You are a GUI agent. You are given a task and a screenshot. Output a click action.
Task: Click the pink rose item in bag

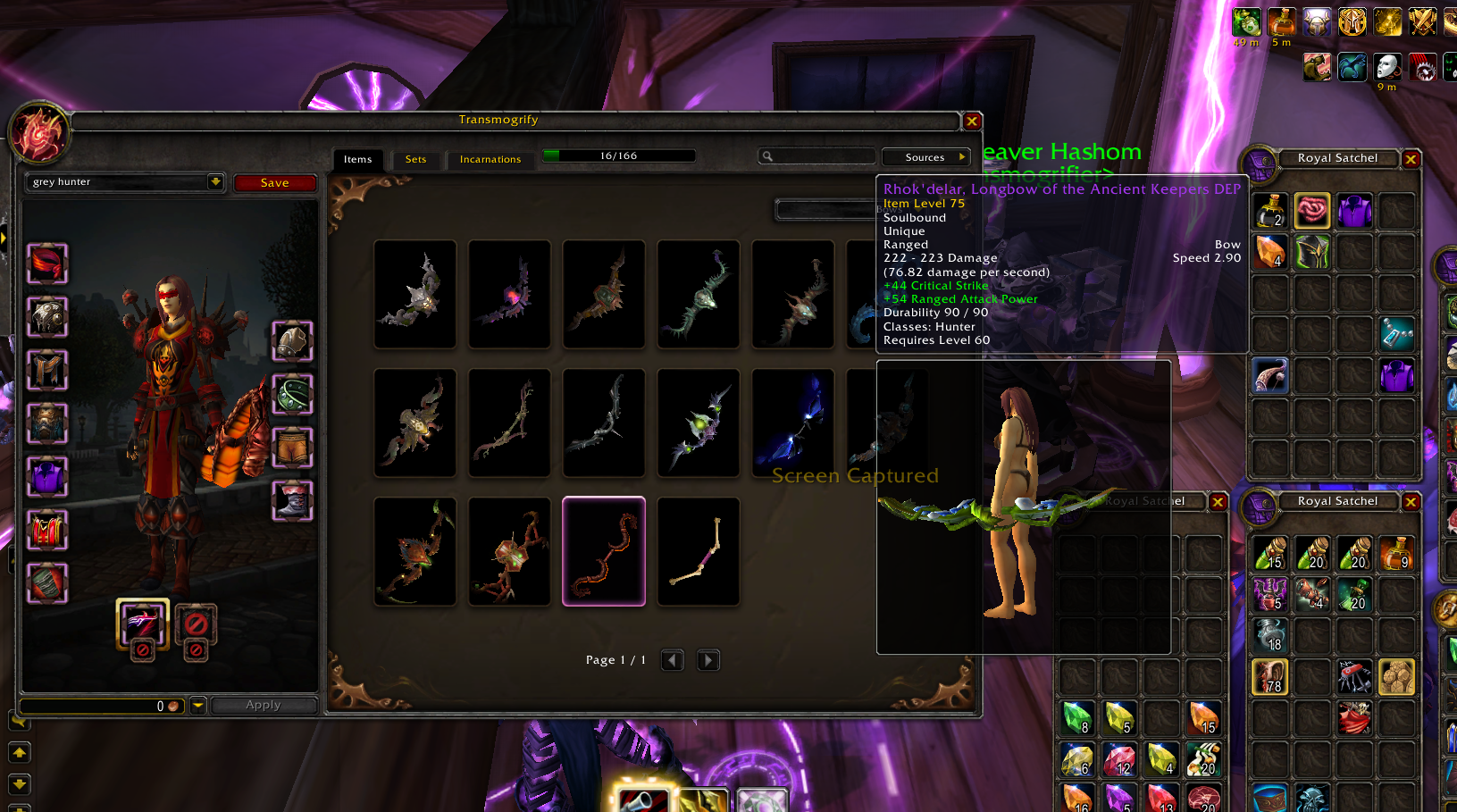[1312, 211]
